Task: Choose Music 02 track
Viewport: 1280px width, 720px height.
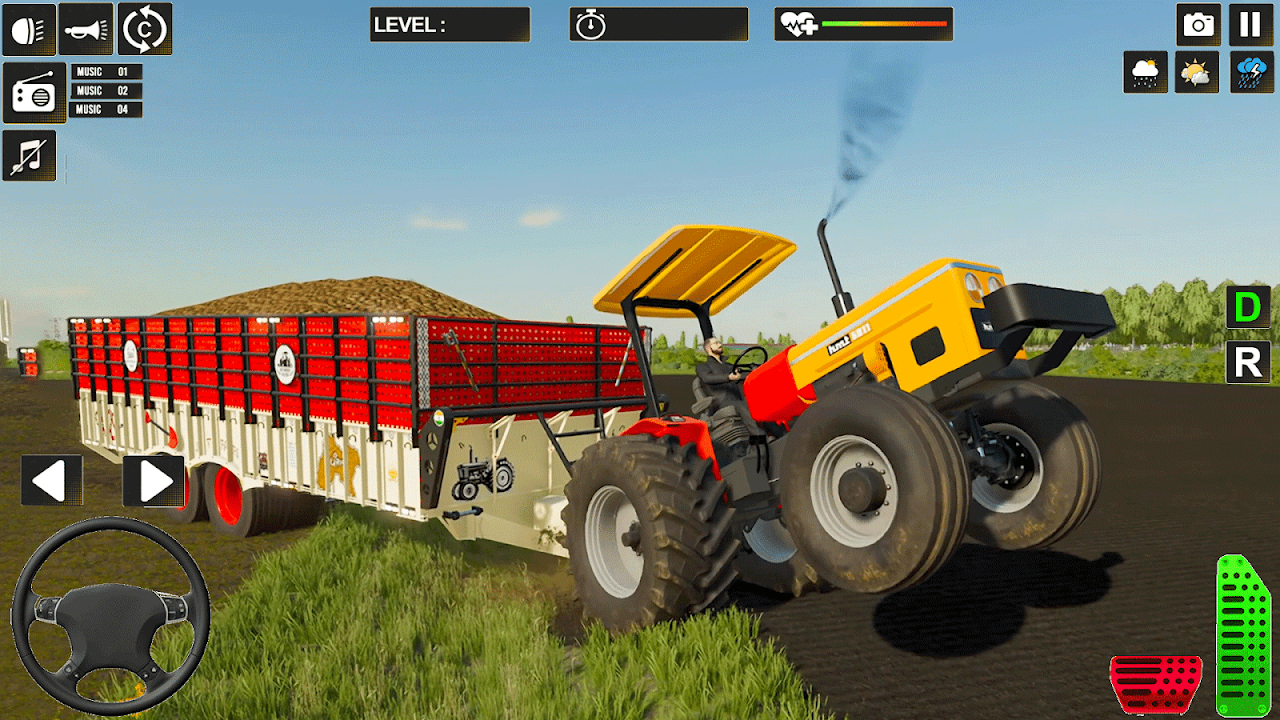Action: pos(106,91)
